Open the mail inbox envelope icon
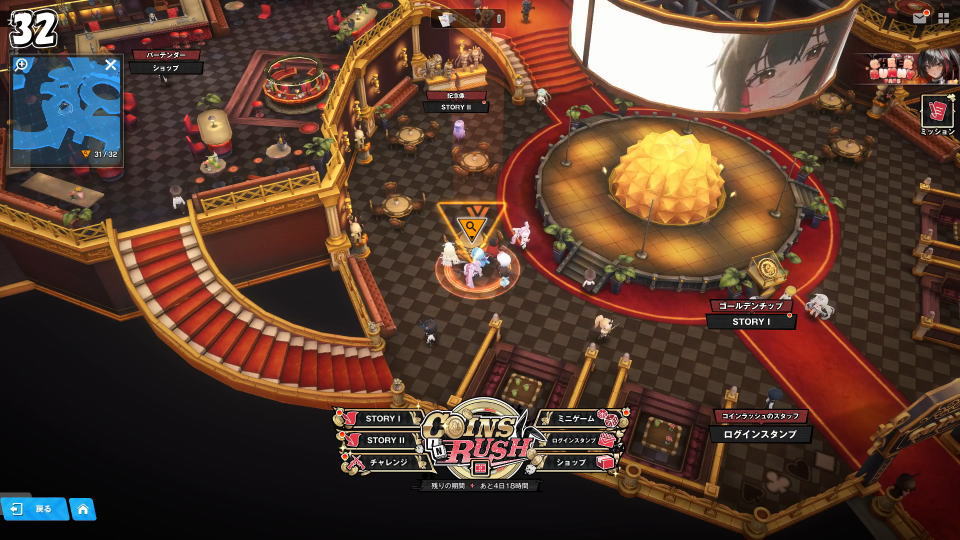960x540 pixels. click(x=919, y=18)
